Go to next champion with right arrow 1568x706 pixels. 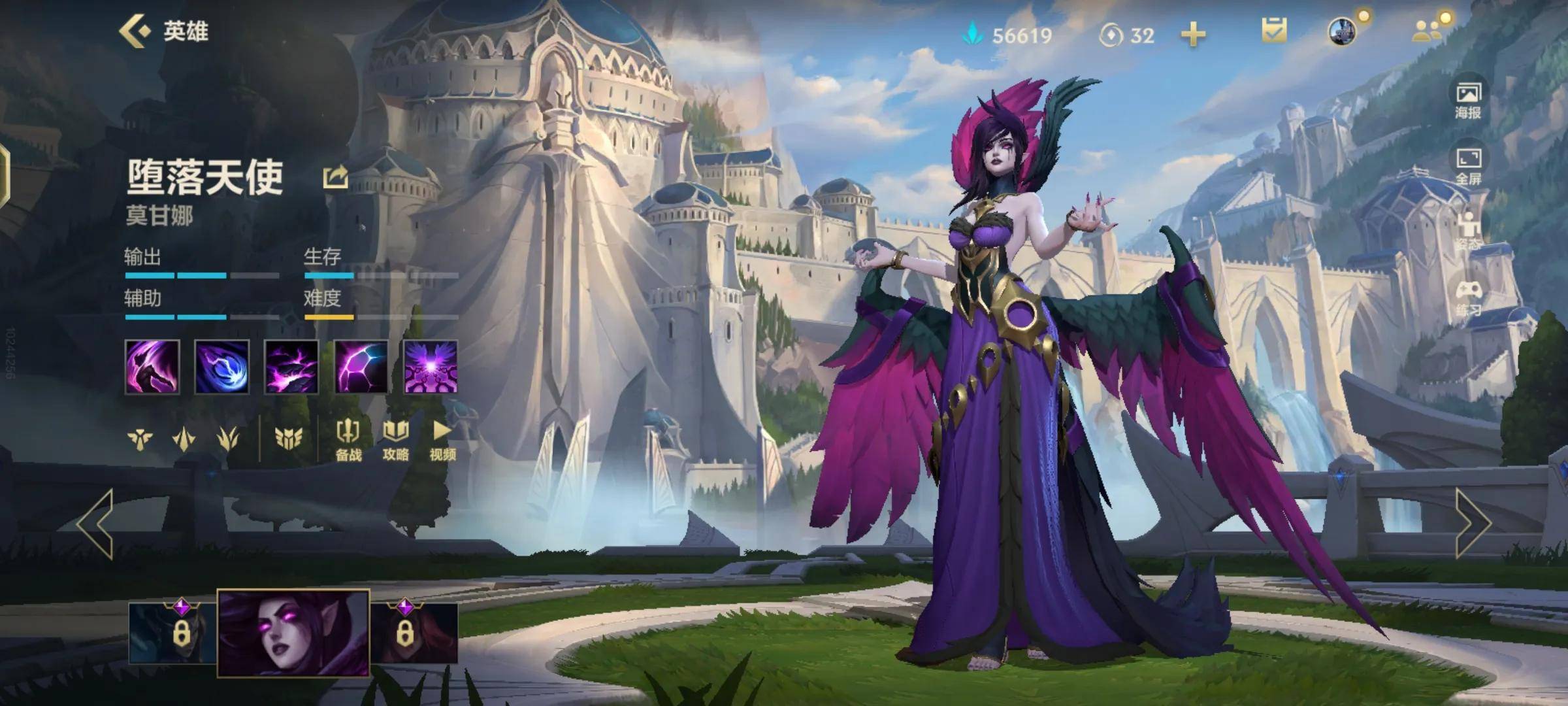(x=1473, y=523)
